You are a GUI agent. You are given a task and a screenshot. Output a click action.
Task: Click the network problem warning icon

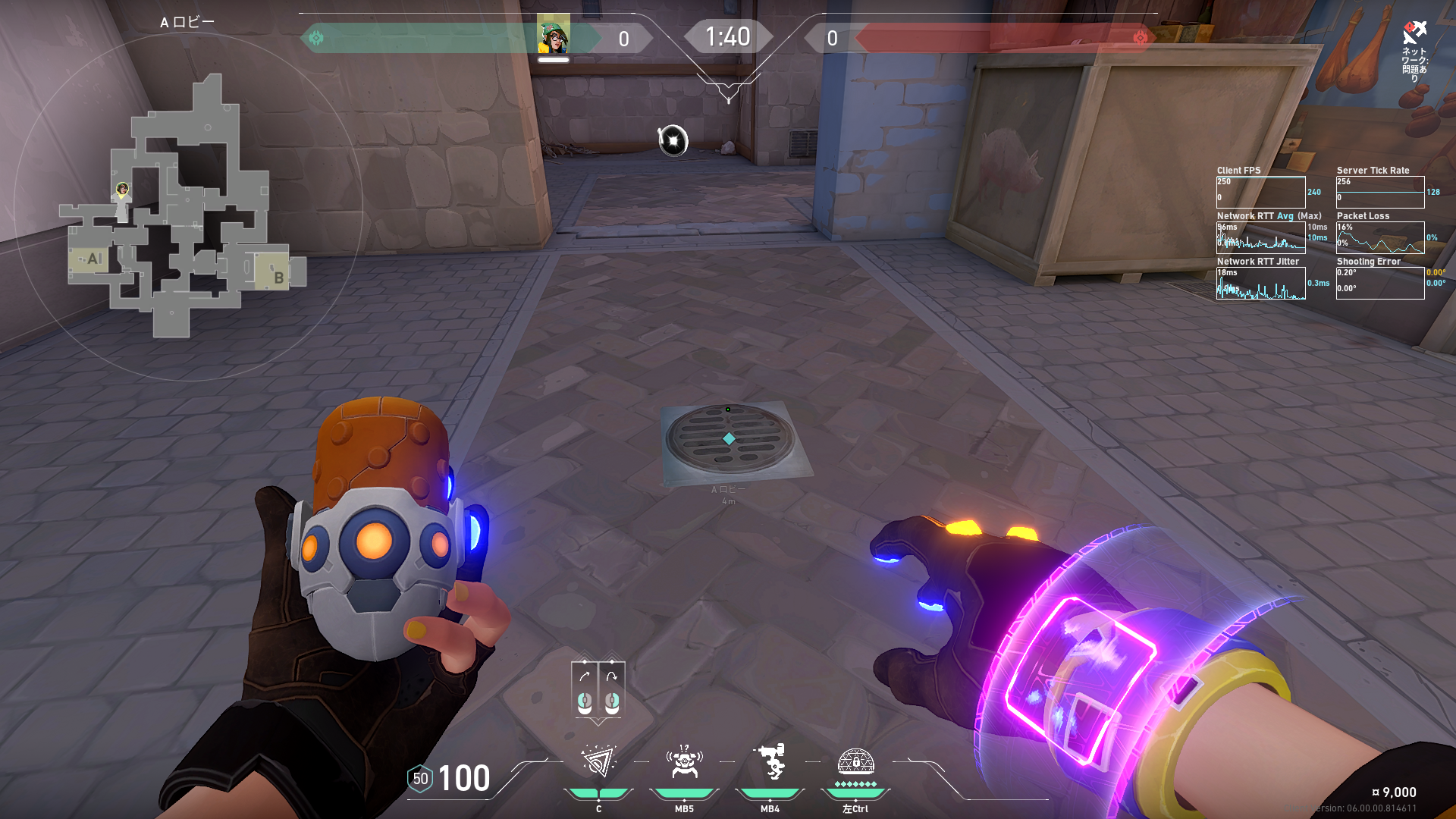(x=1414, y=33)
